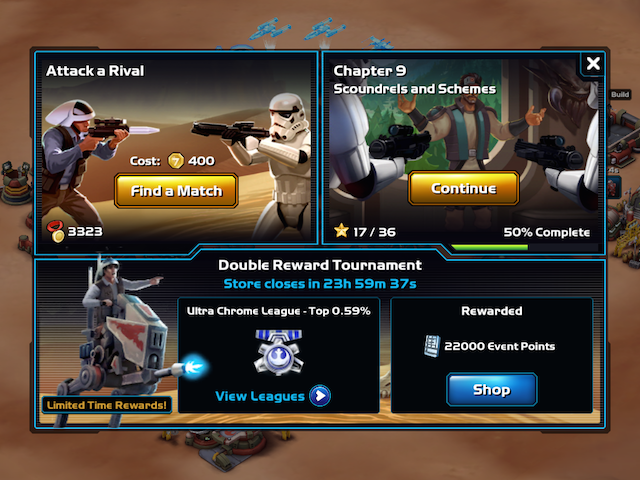The width and height of the screenshot is (640, 480).
Task: Click the Find a Match button
Action: pos(175,190)
